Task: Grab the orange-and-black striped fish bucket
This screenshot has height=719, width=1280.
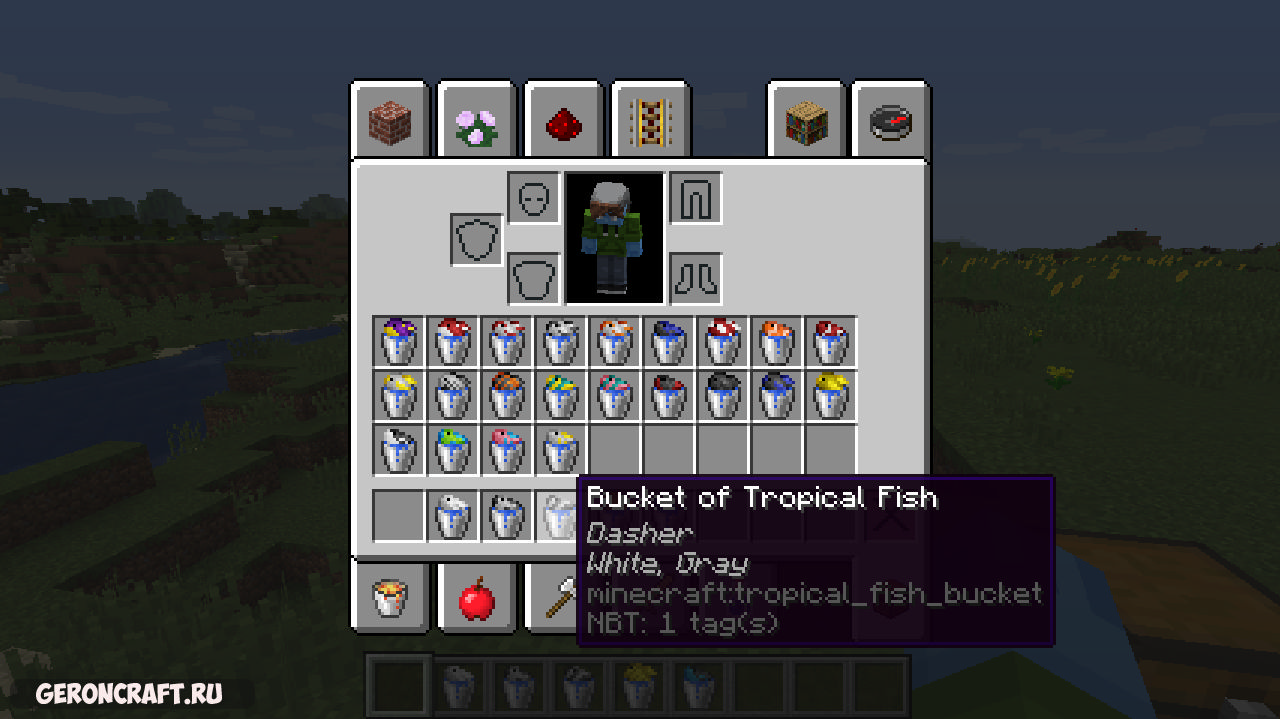Action: pyautogui.click(x=506, y=395)
